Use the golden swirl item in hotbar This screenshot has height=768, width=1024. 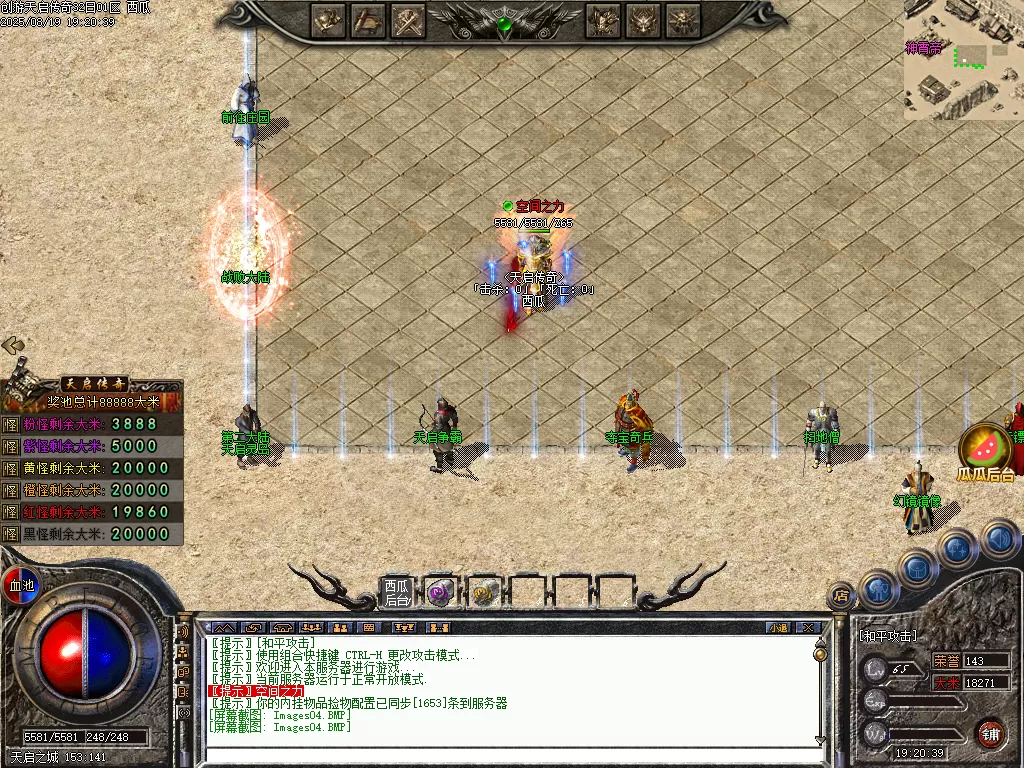(x=484, y=593)
